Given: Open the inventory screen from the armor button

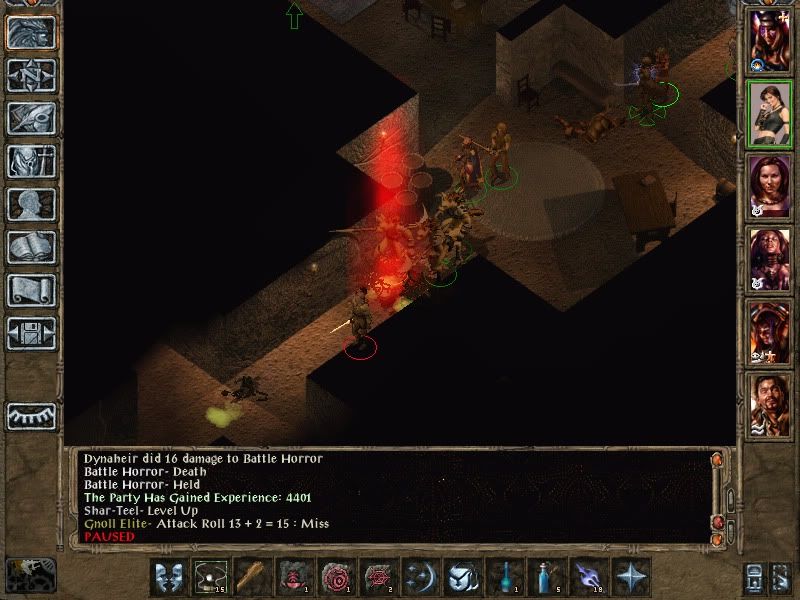Looking at the screenshot, I should coord(31,161).
